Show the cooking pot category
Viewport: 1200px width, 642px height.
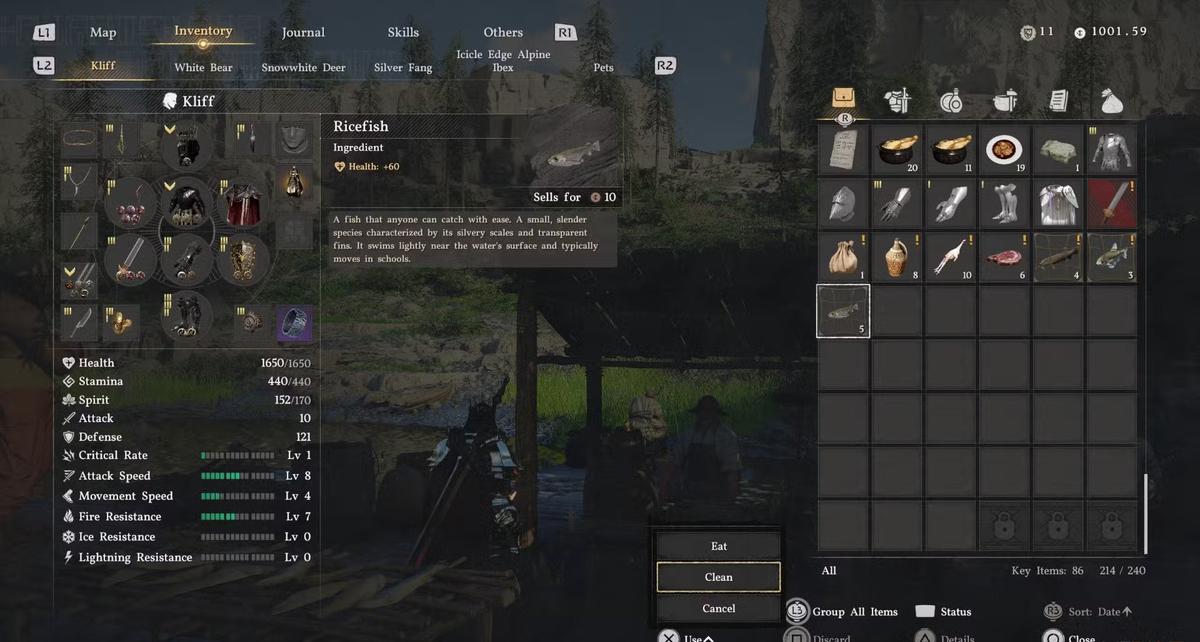pyautogui.click(x=1004, y=101)
